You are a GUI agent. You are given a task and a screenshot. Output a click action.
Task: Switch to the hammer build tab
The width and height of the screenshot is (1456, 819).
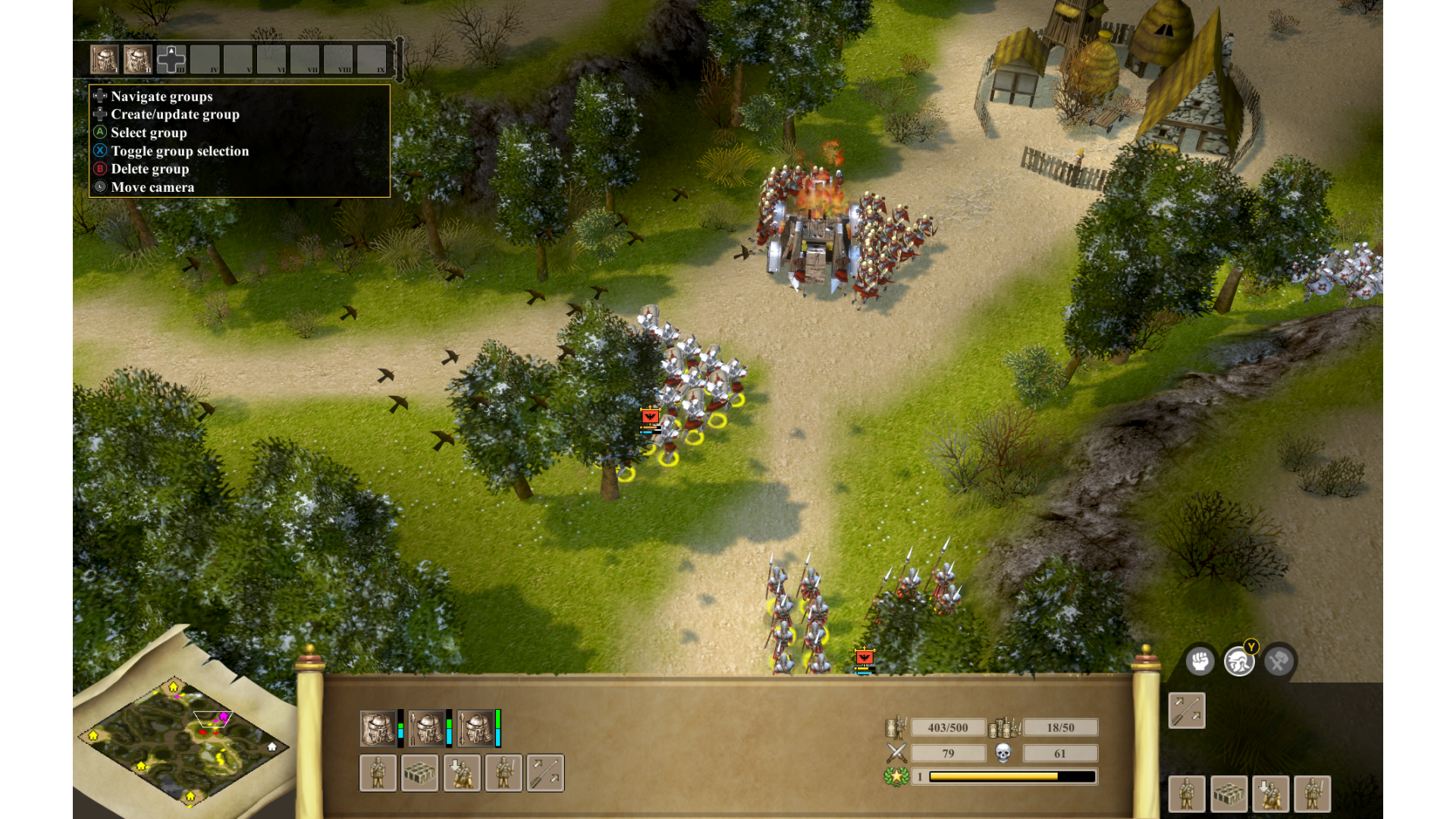click(x=1279, y=662)
